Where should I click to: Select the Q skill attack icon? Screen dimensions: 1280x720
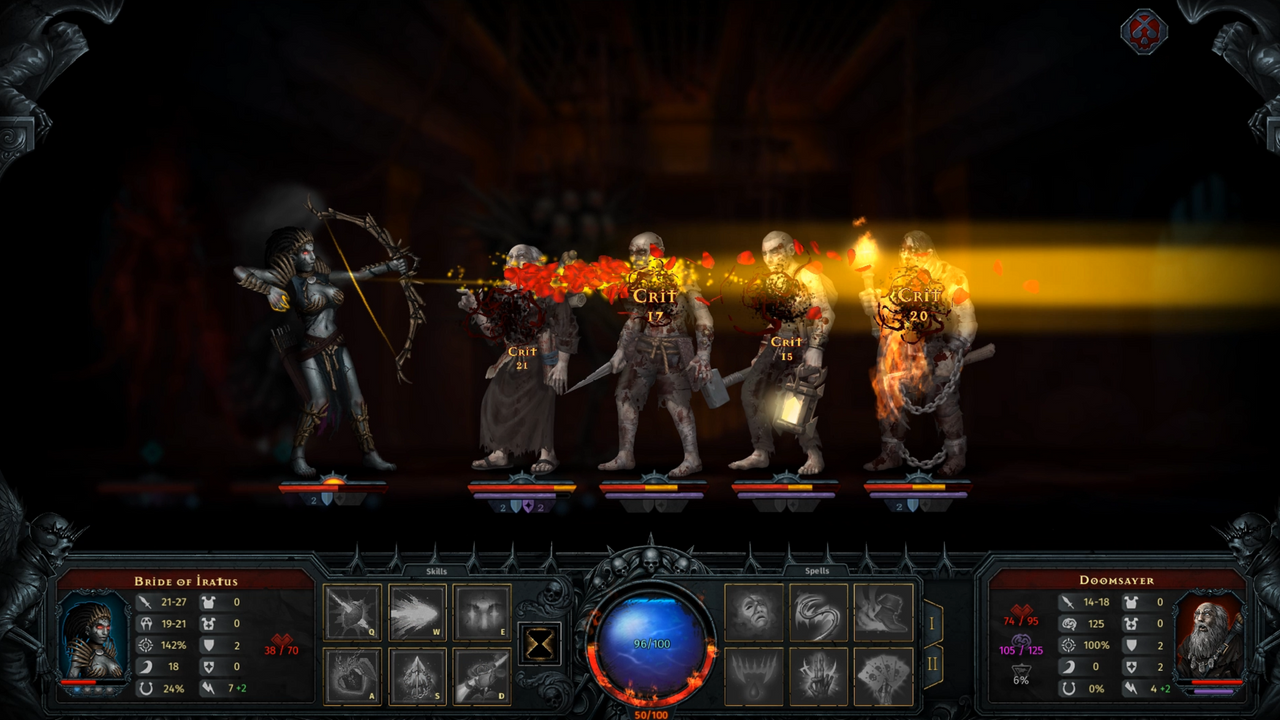point(352,613)
